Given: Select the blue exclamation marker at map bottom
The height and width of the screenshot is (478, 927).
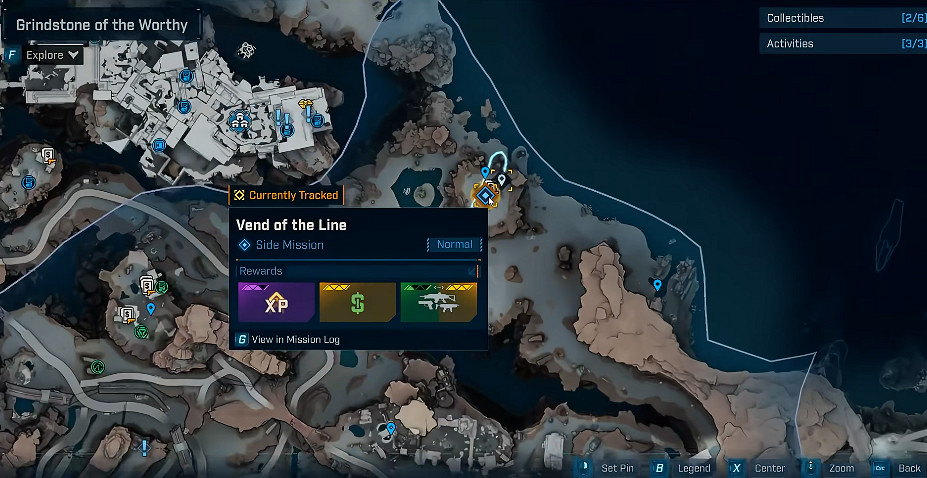Looking at the screenshot, I should coord(145,446).
